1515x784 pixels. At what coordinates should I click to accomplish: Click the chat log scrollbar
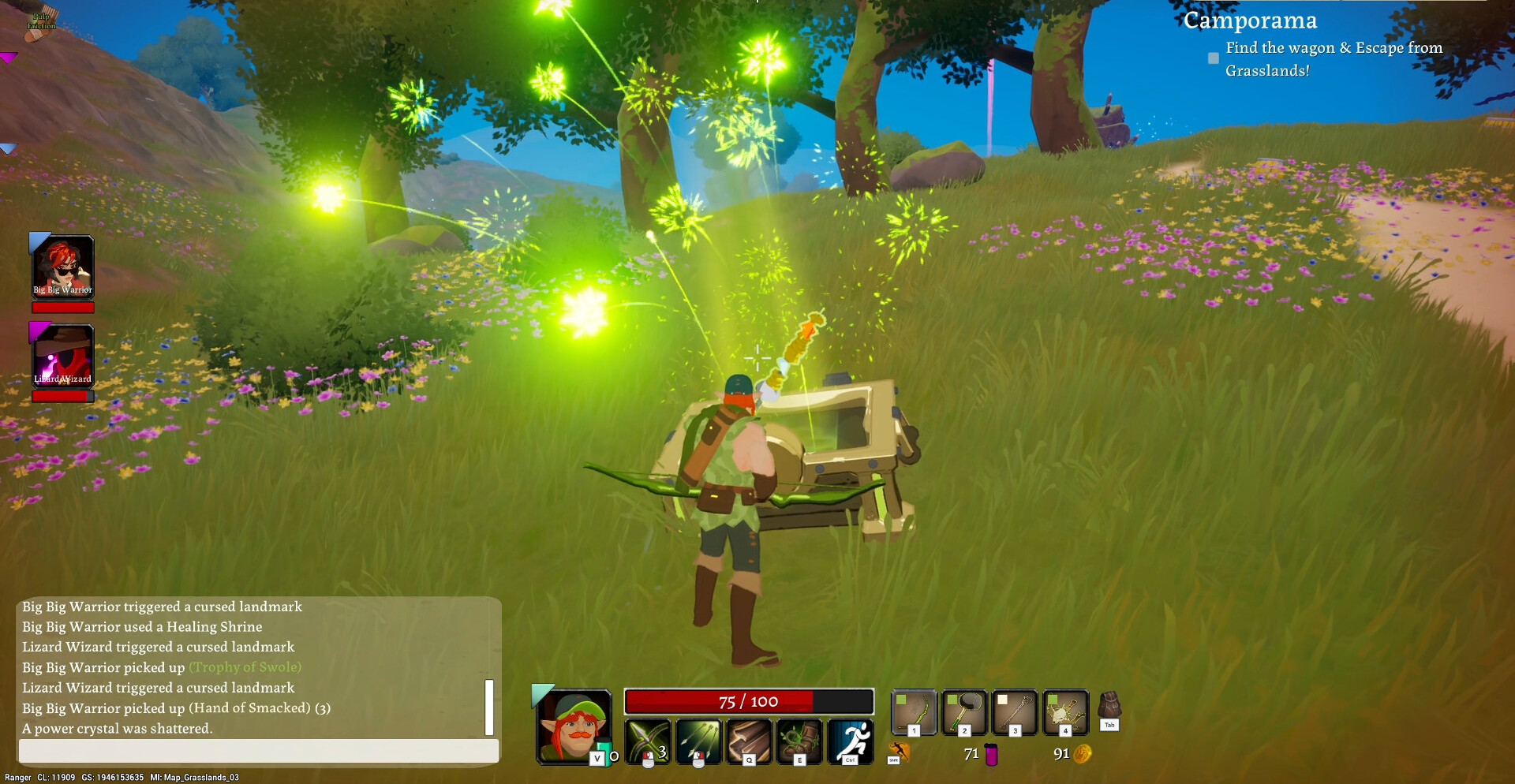[x=489, y=707]
